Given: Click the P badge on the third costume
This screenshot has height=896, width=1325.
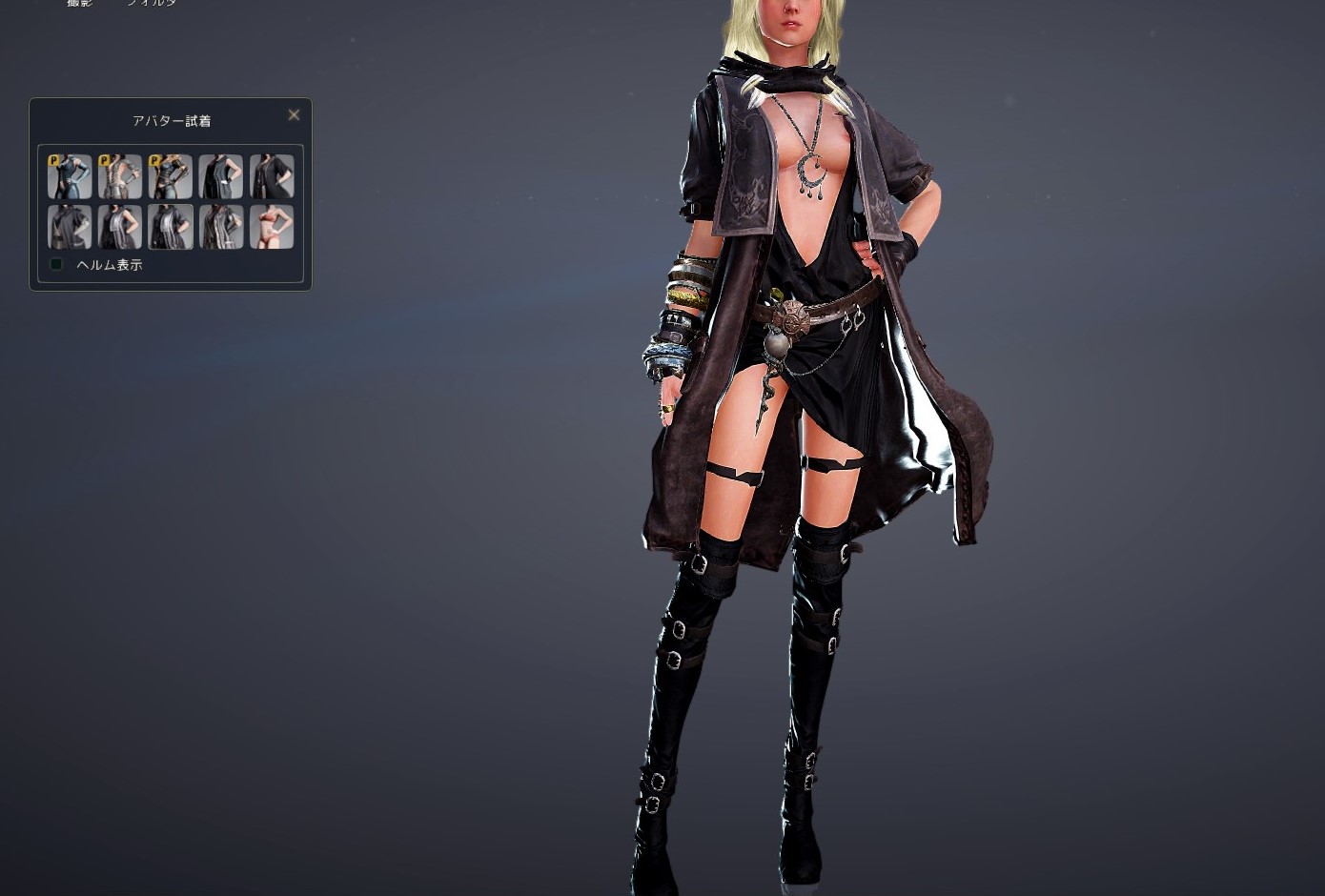Looking at the screenshot, I should (x=156, y=160).
